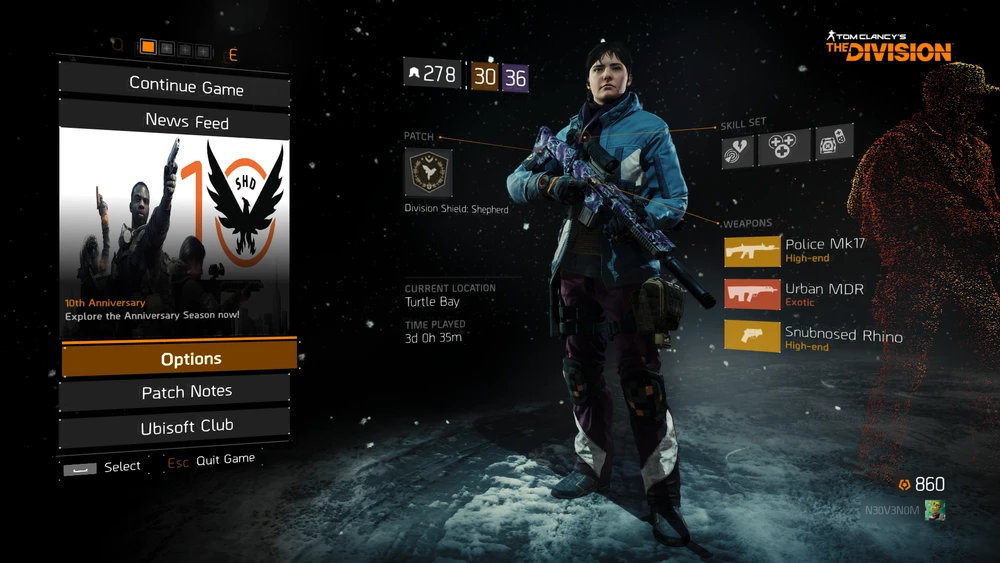The image size is (1000, 563).
Task: Pick the support station skill icon
Action: click(832, 144)
